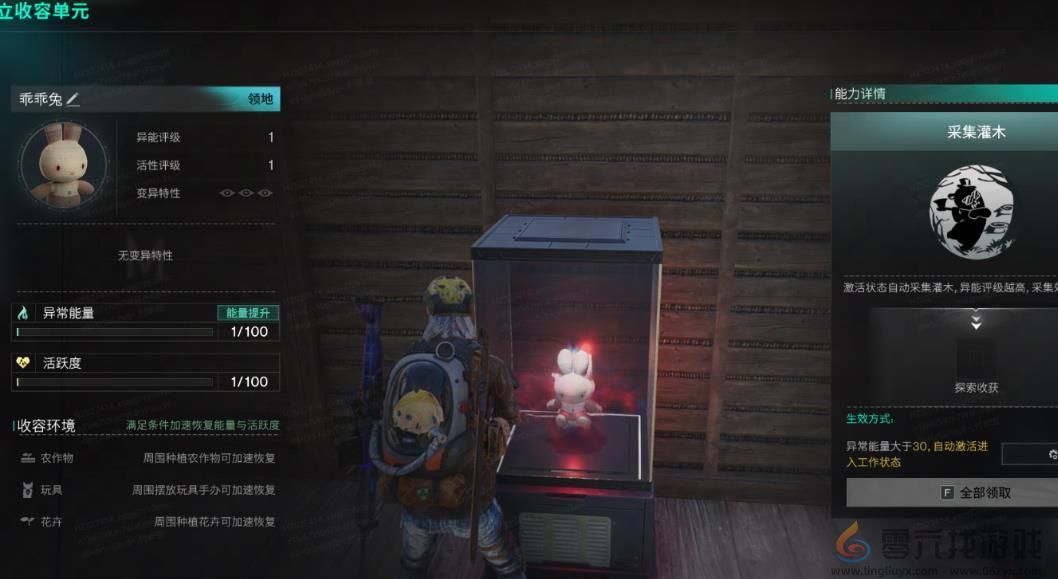Click the 能量提升 button
This screenshot has width=1058, height=579.
pyautogui.click(x=248, y=313)
